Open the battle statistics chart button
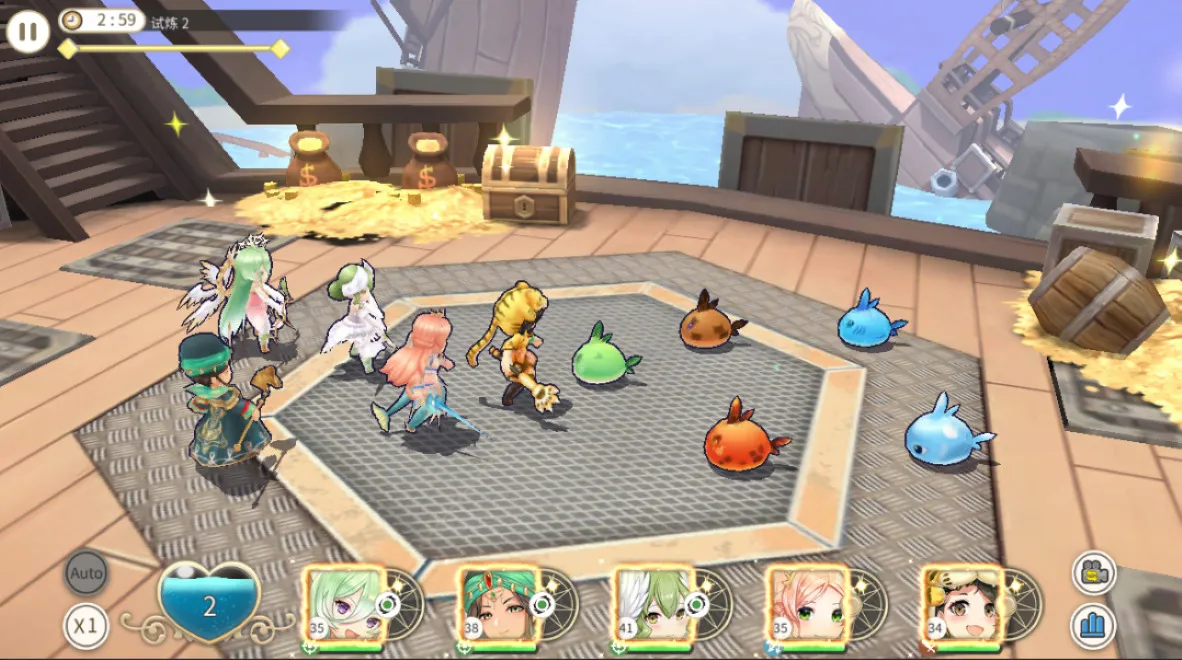 pyautogui.click(x=1094, y=626)
